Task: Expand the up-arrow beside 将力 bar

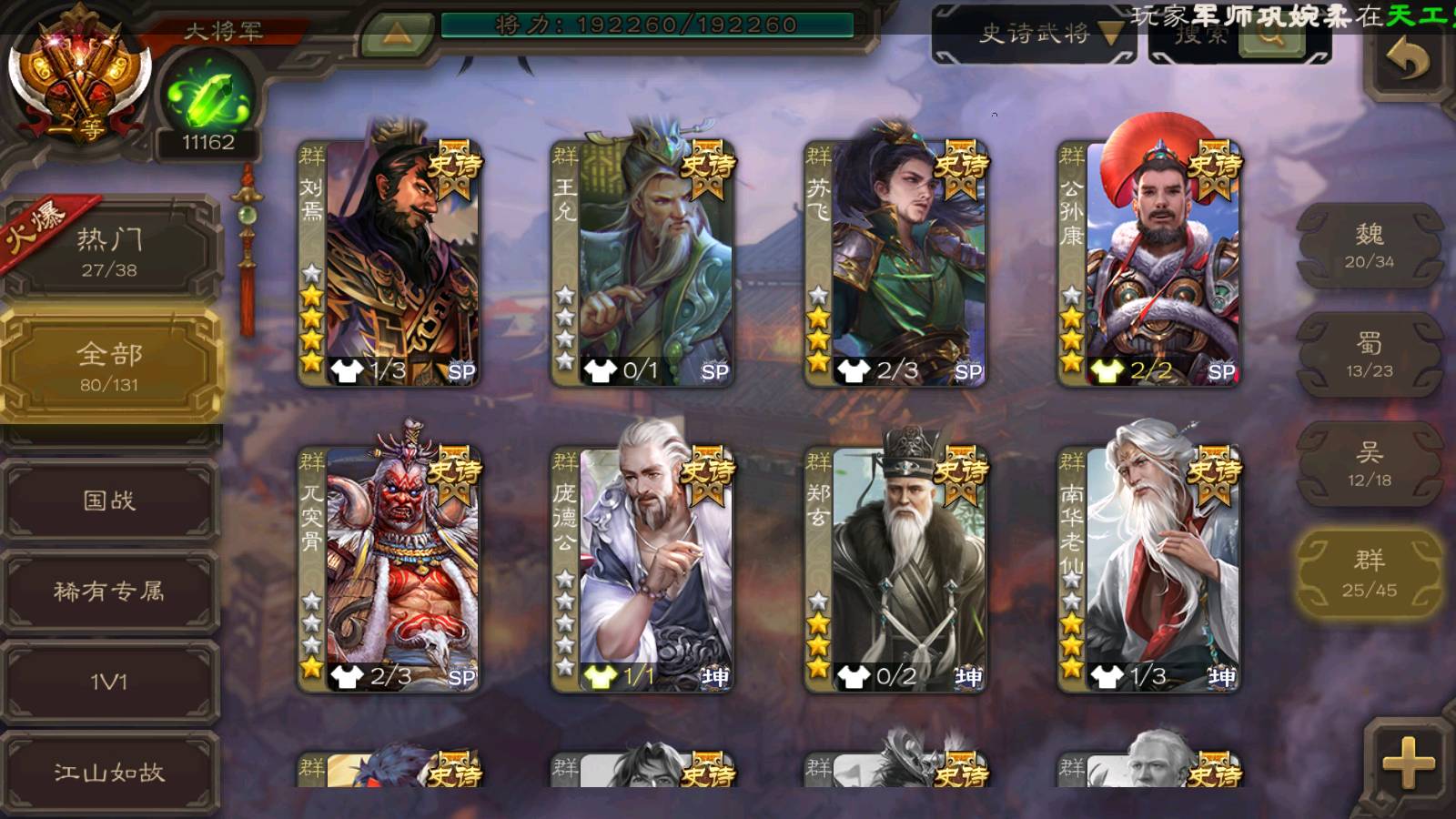Action: 396,34
